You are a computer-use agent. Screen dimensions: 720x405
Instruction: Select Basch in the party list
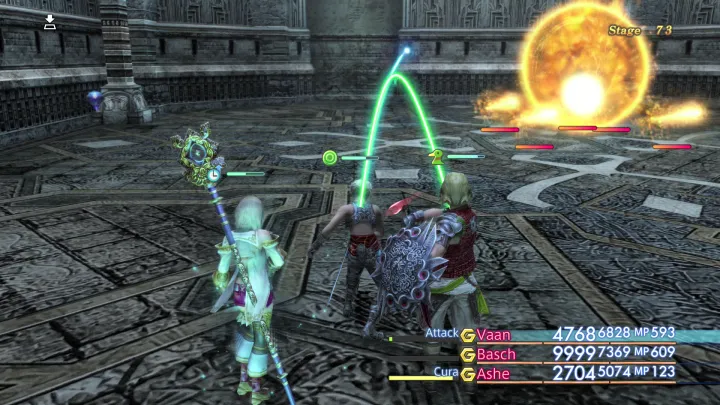click(497, 354)
